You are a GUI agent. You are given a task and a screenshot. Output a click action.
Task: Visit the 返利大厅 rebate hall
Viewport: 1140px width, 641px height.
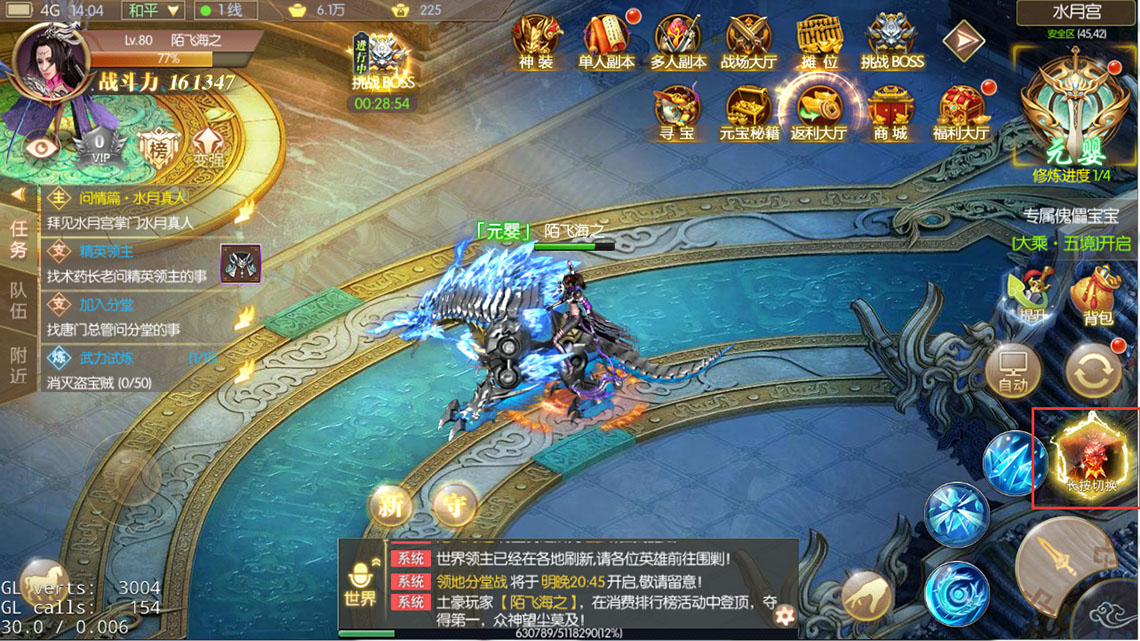818,112
